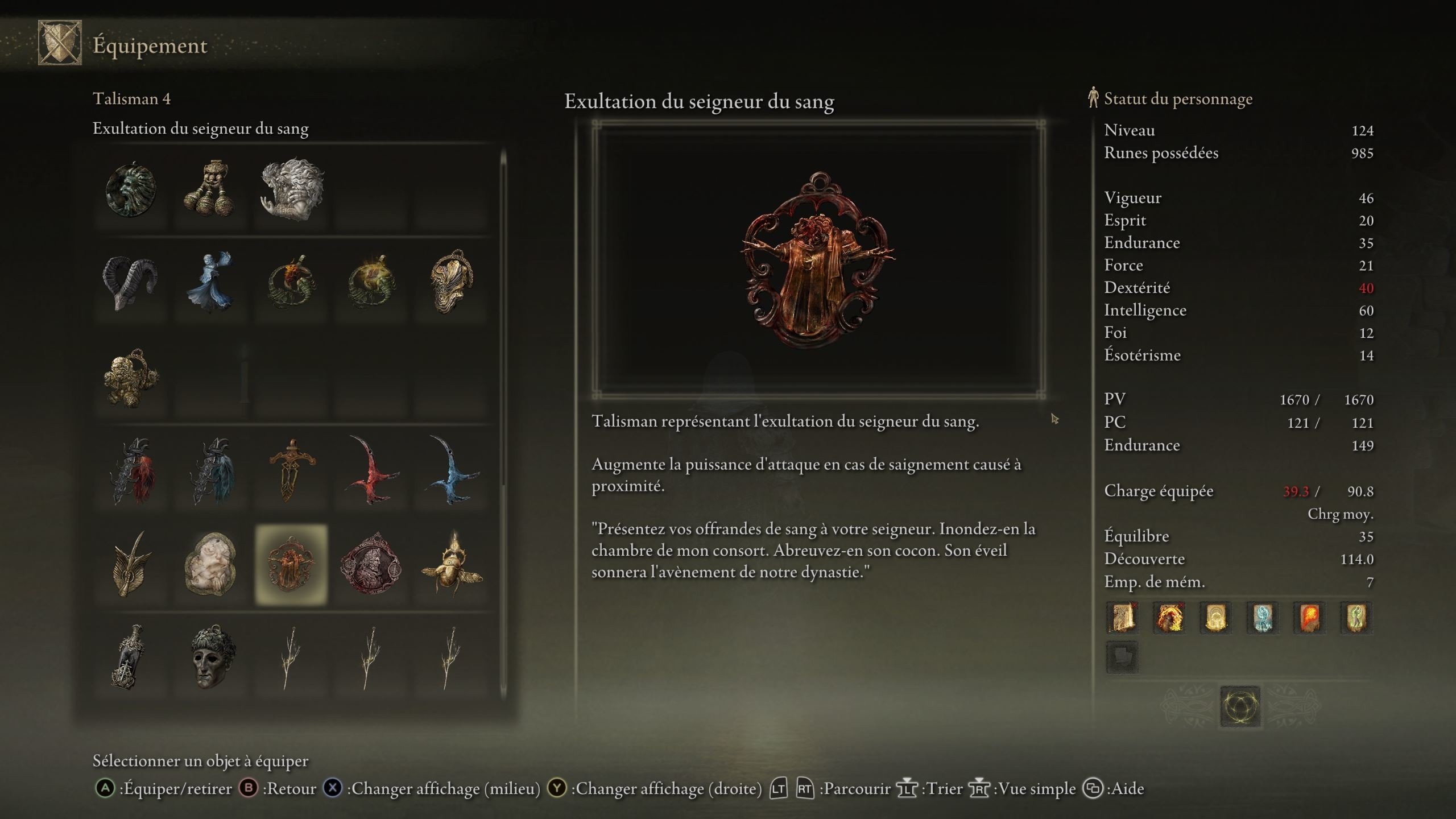
Task: Select the round green face medallion talisman
Action: (131, 191)
